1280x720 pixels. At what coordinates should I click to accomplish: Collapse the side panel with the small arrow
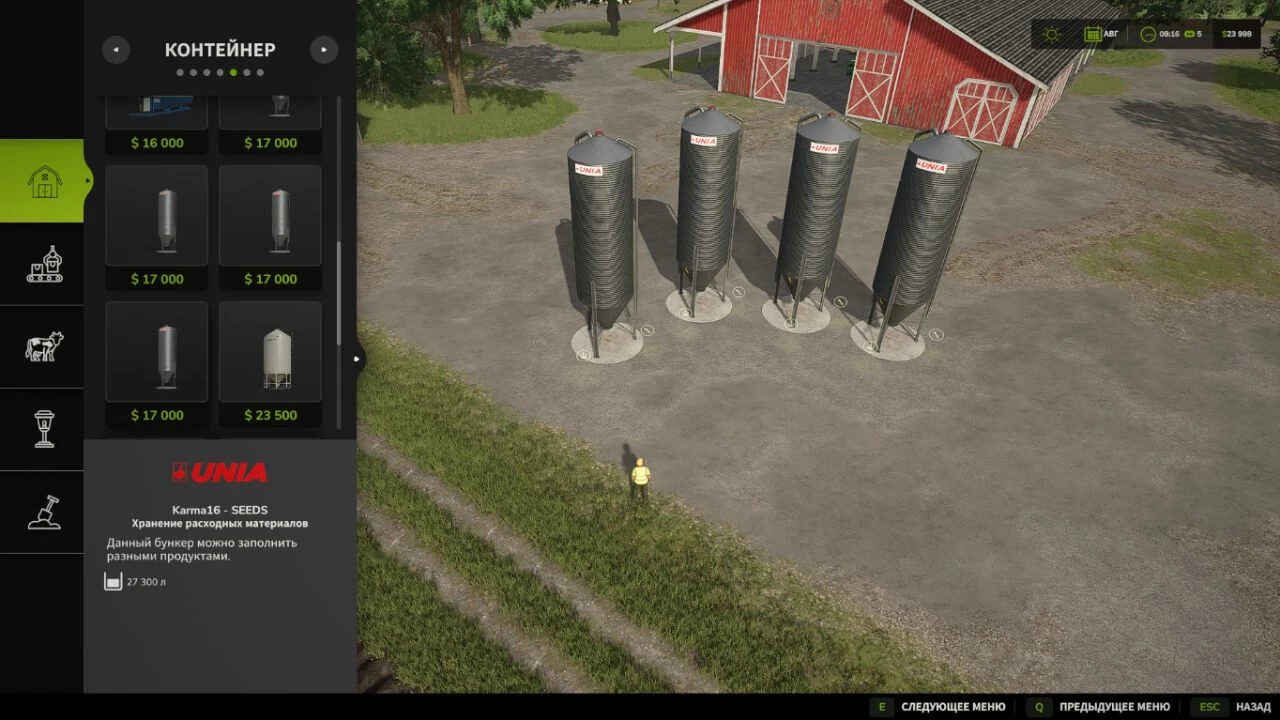tap(357, 359)
